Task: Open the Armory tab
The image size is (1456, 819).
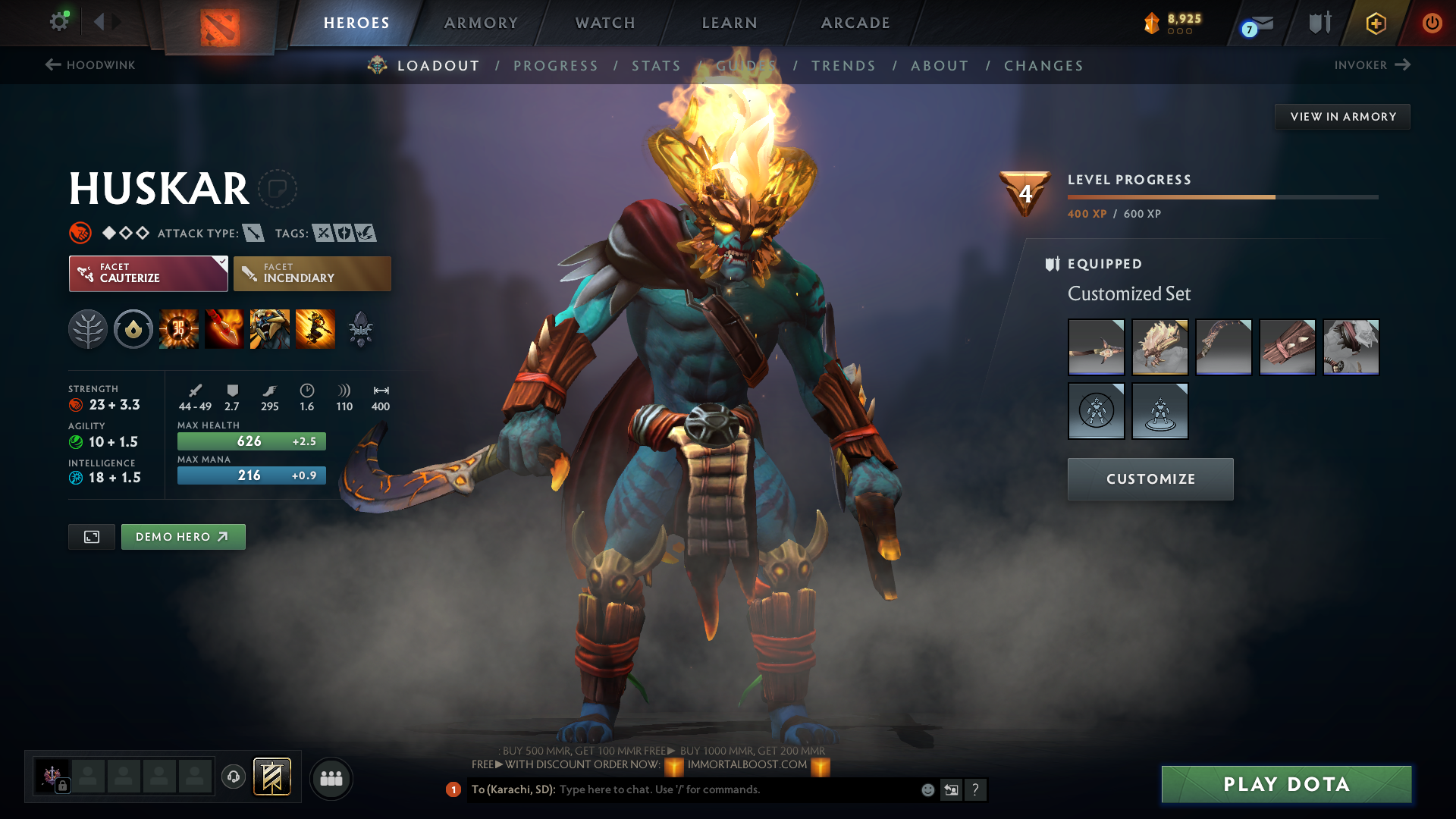Action: click(x=481, y=23)
